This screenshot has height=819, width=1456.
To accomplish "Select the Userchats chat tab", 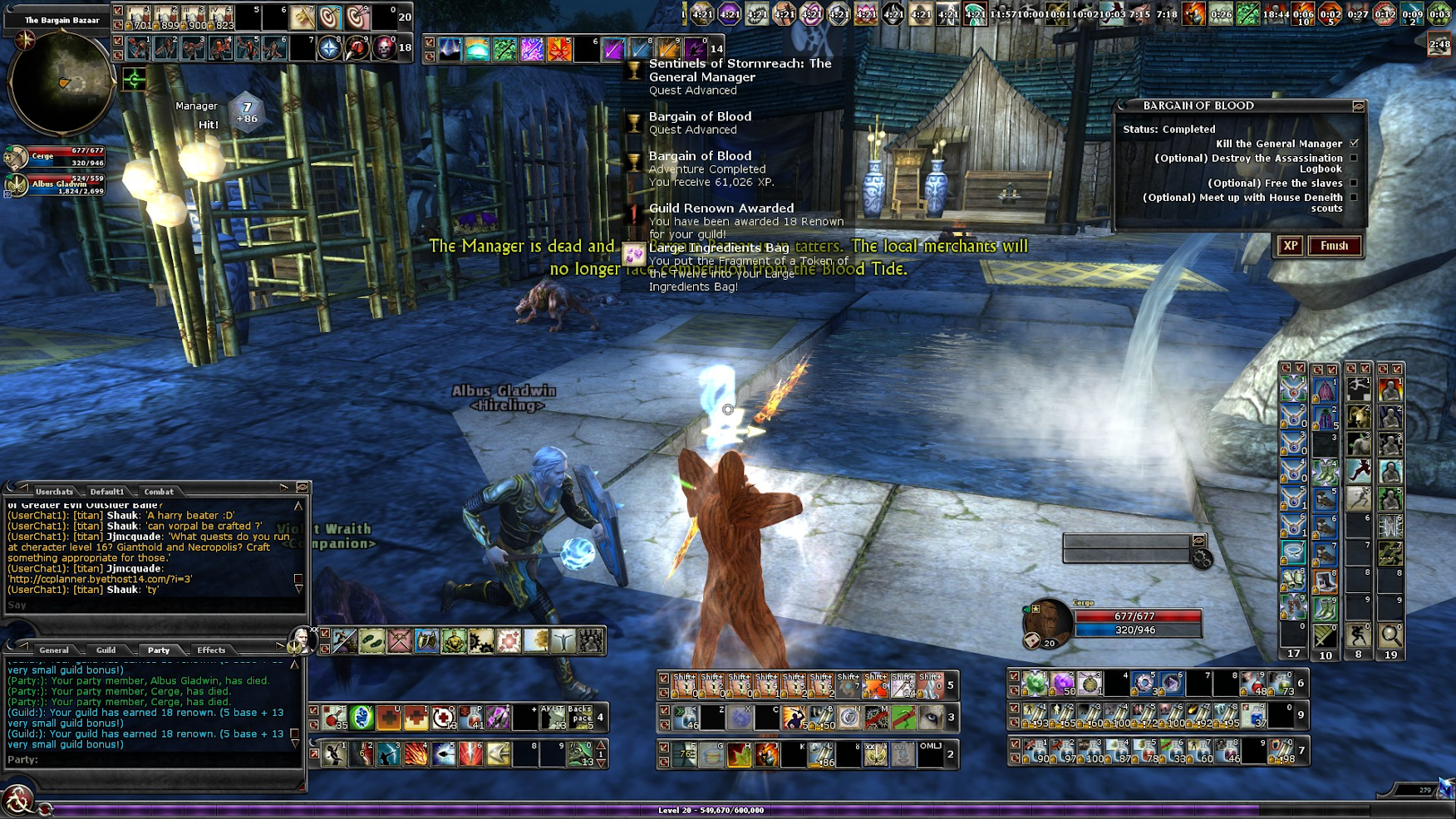I will click(x=54, y=492).
